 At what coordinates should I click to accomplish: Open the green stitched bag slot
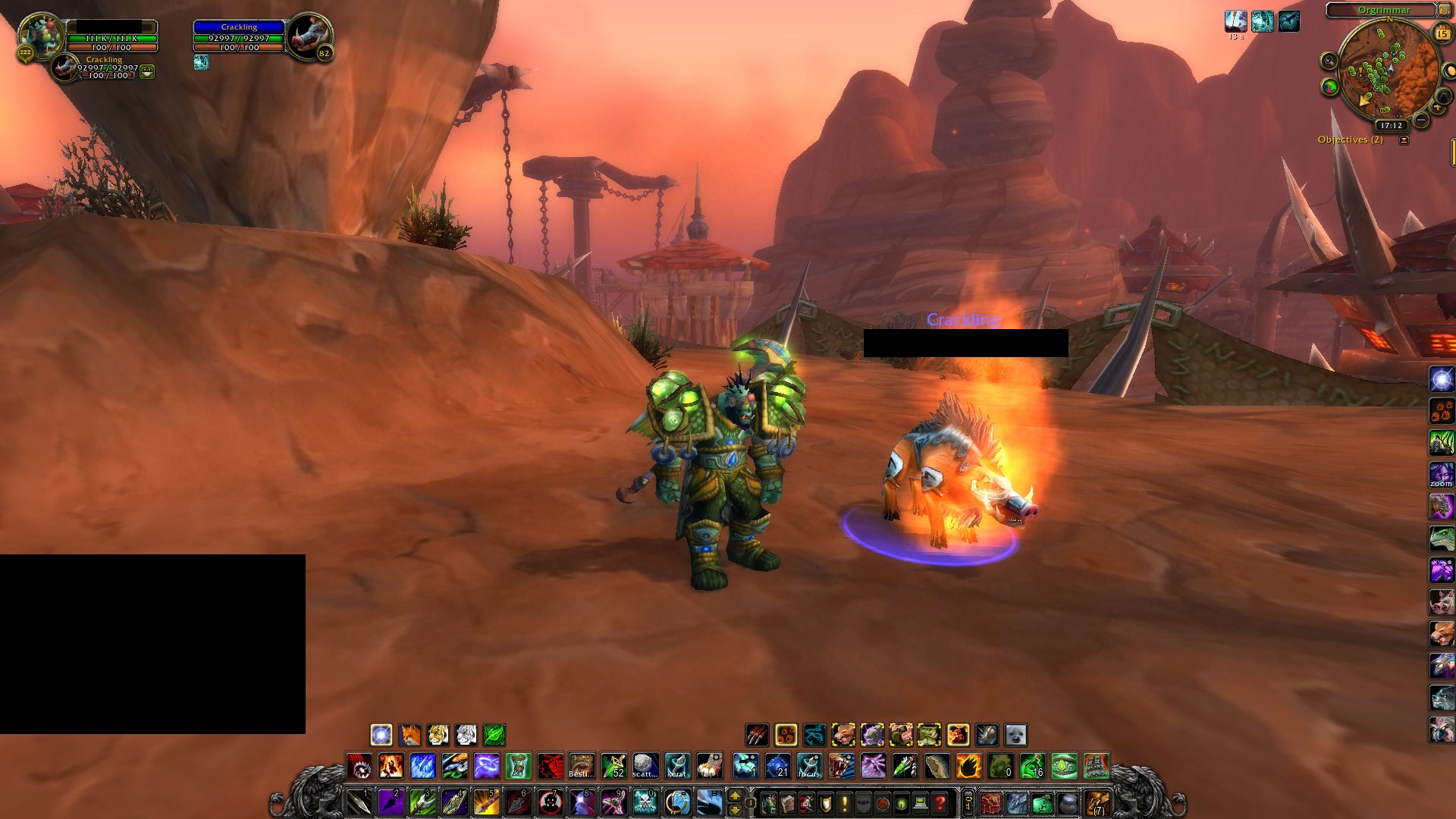(1042, 803)
